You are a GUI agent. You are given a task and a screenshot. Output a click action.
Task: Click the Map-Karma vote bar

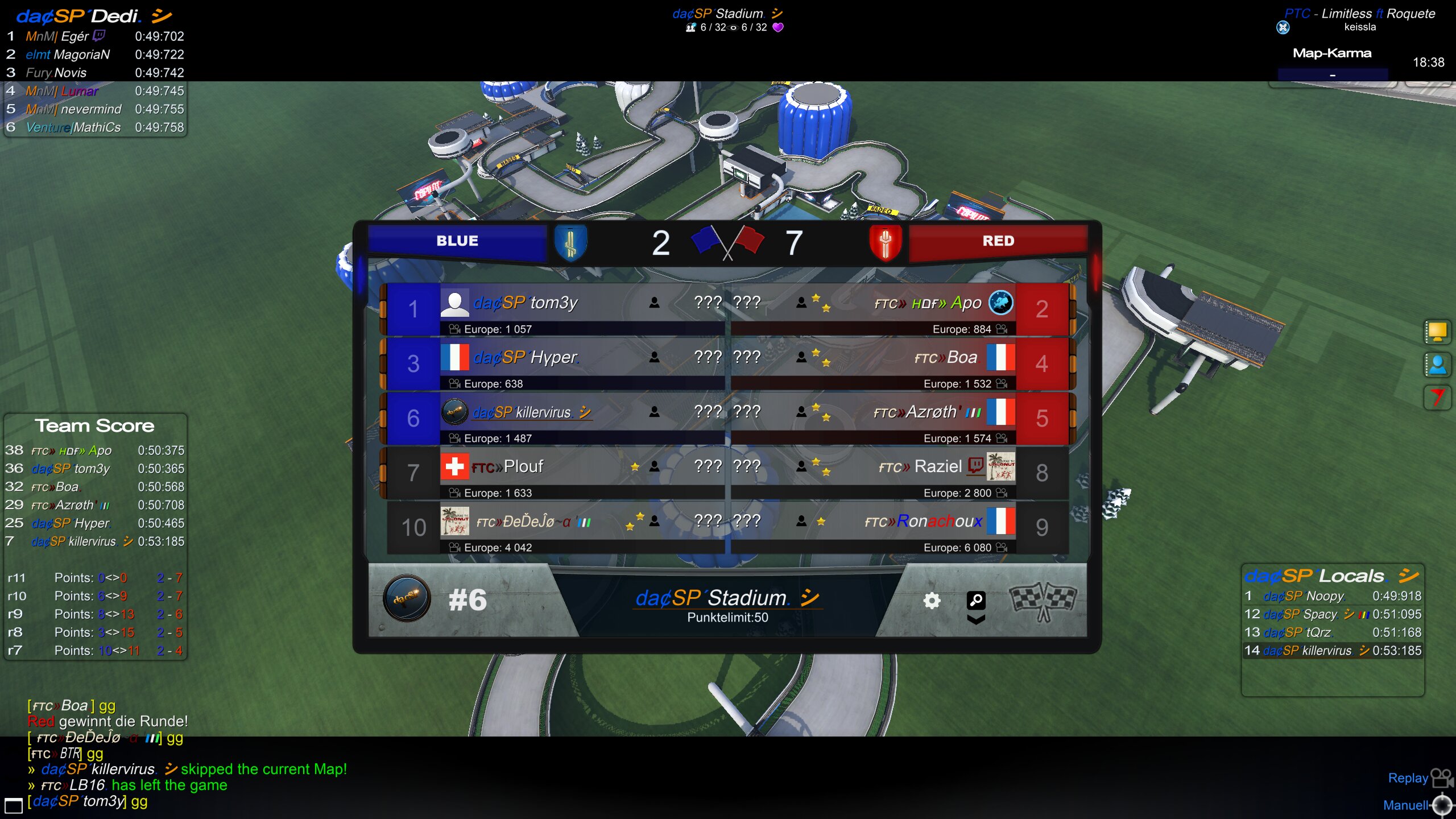pyautogui.click(x=1332, y=75)
